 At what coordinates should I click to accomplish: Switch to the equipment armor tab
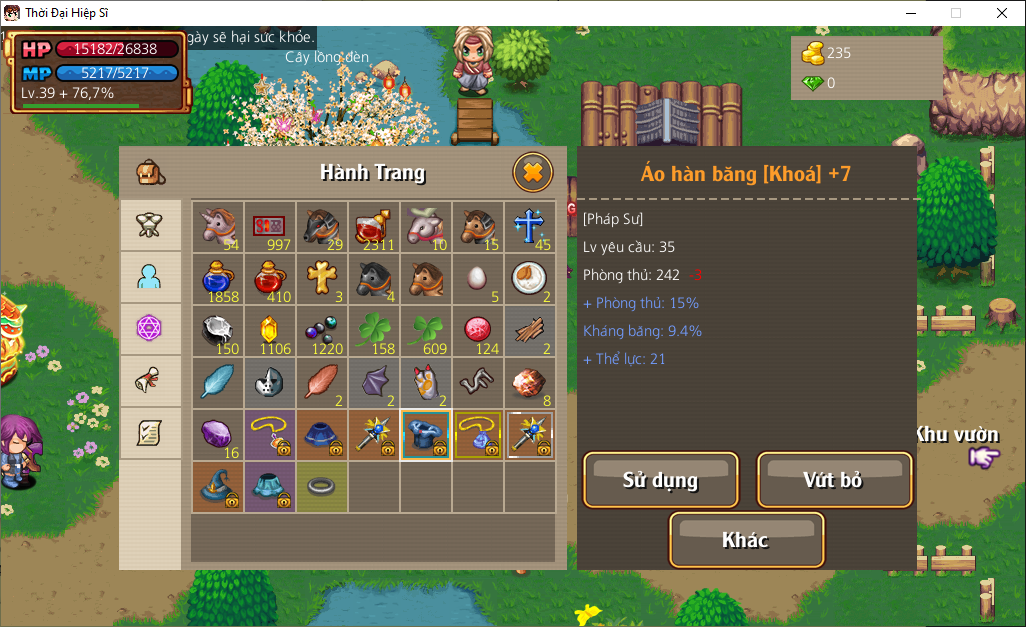[x=151, y=225]
